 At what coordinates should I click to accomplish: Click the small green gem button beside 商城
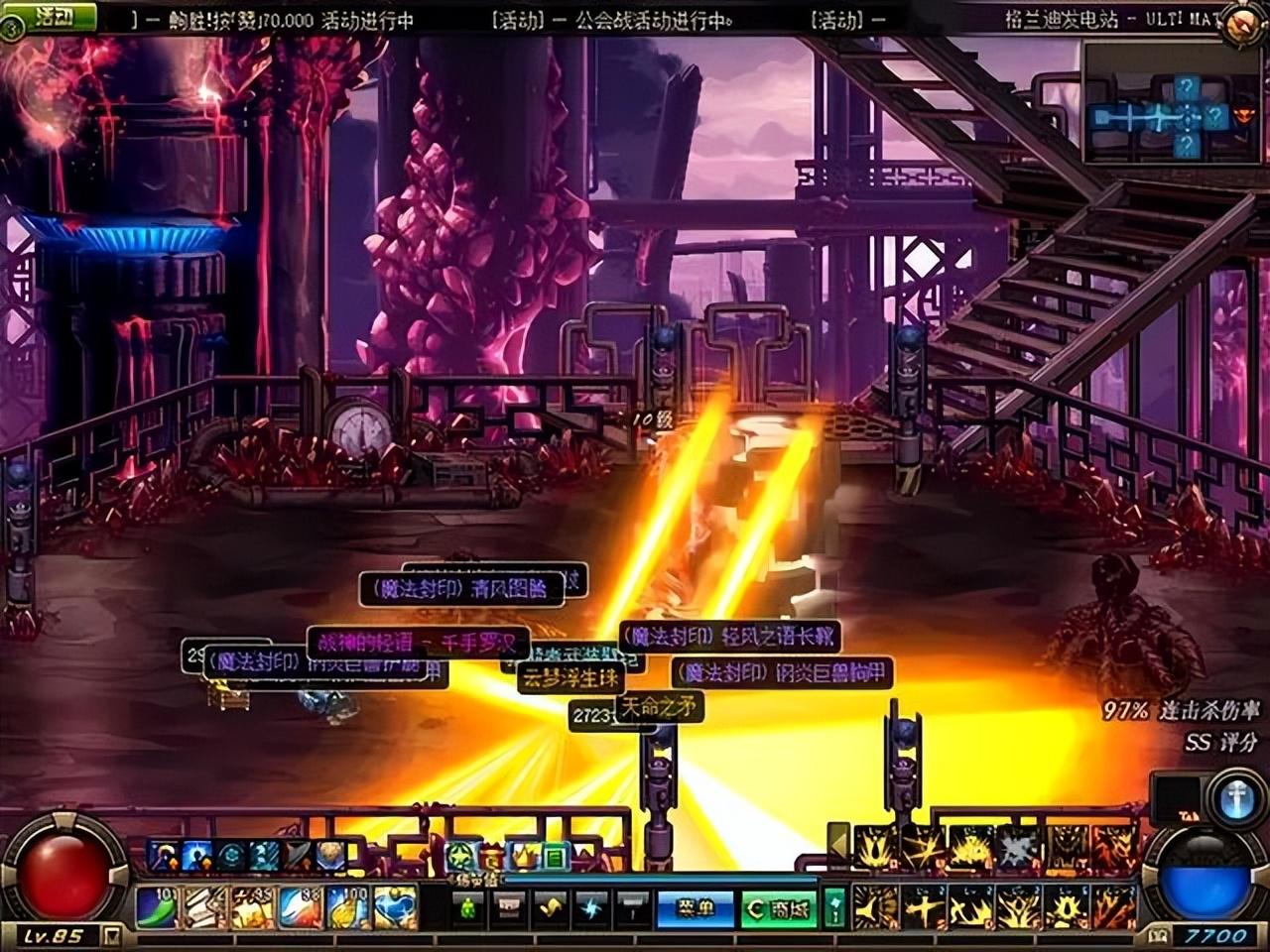coord(834,906)
